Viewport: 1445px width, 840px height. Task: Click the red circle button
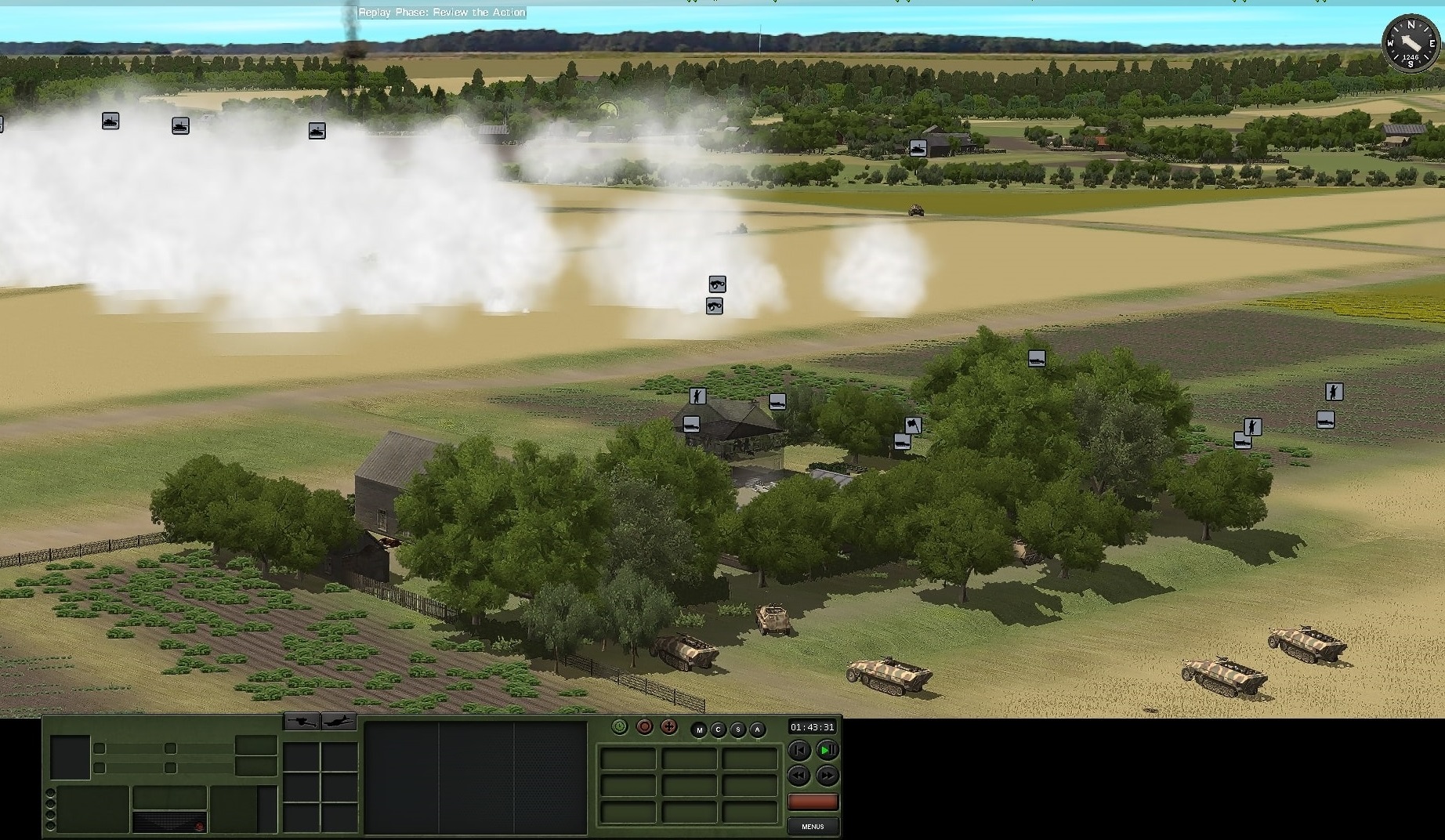tap(644, 727)
